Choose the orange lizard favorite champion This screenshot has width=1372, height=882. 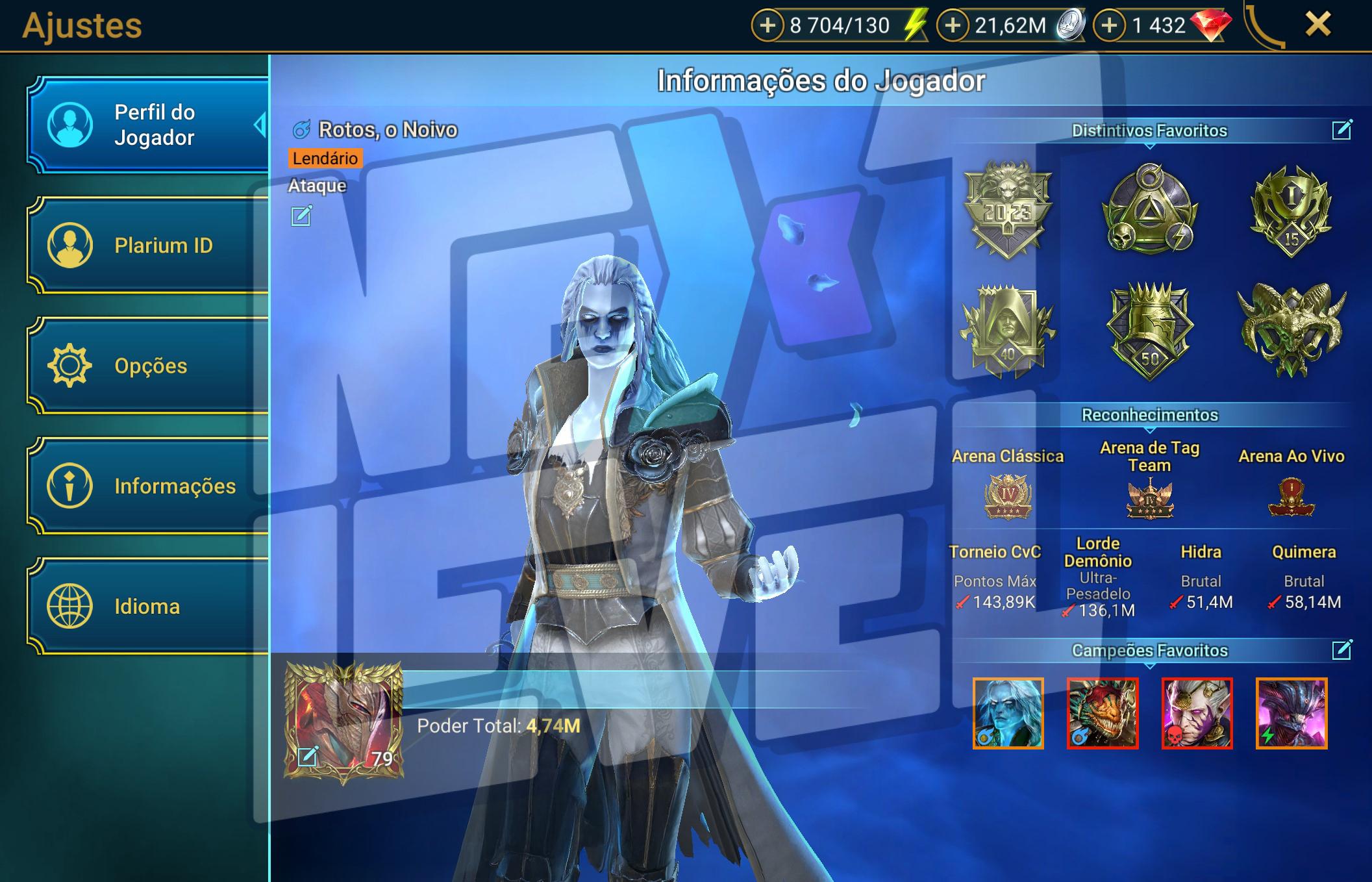1103,713
